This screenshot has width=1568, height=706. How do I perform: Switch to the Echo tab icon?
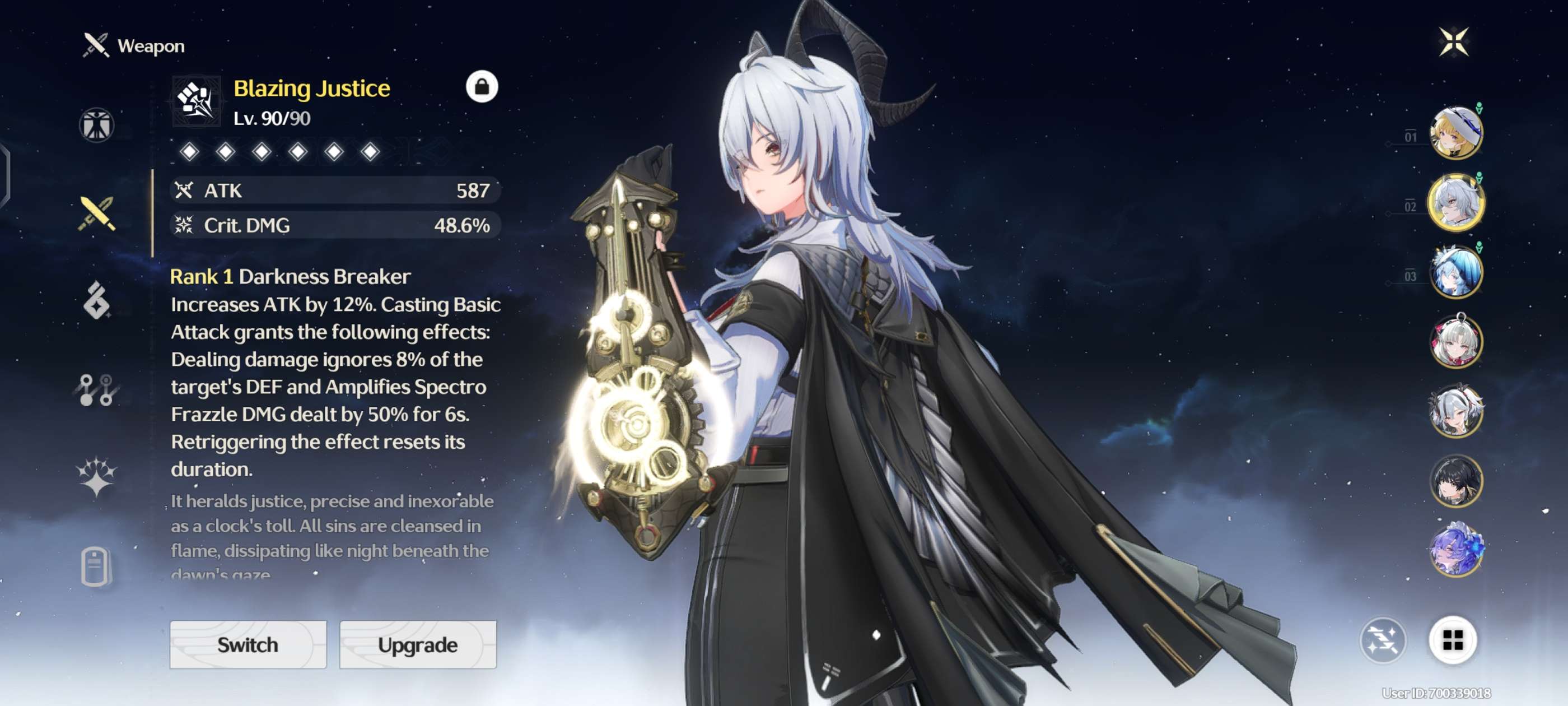click(96, 300)
